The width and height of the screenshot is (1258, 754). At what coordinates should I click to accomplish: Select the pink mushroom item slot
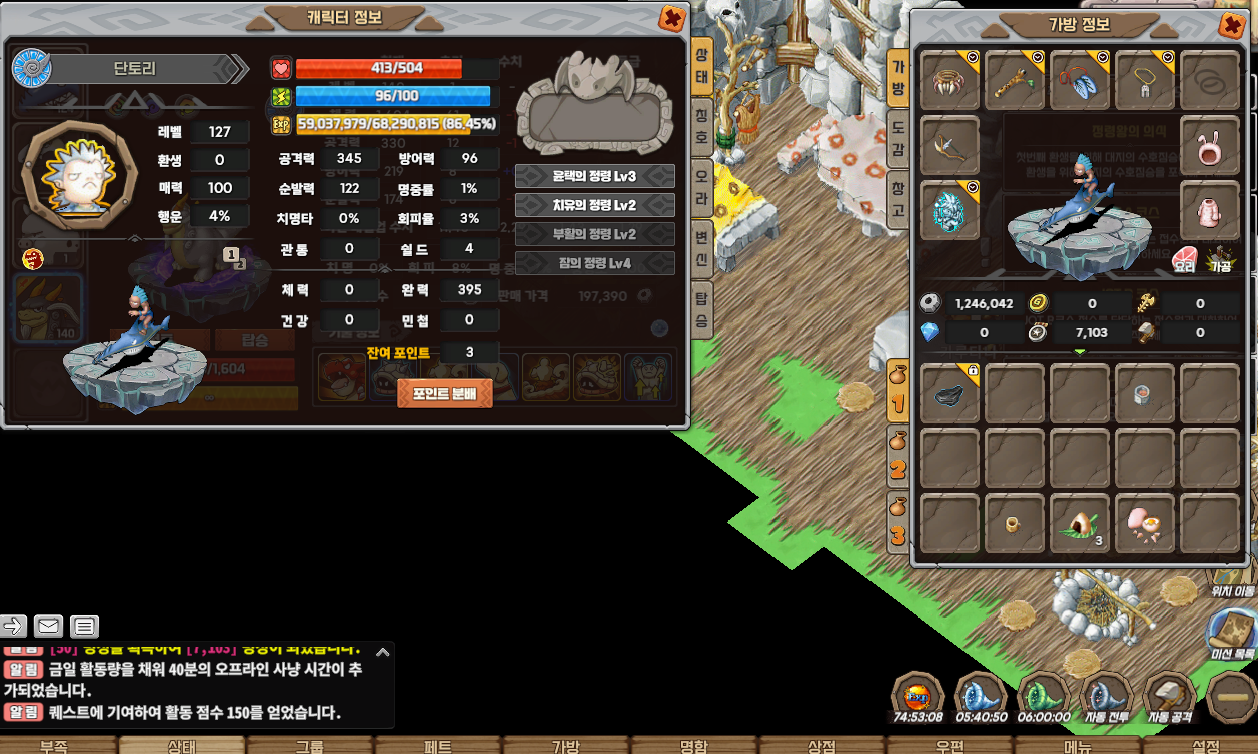1145,524
